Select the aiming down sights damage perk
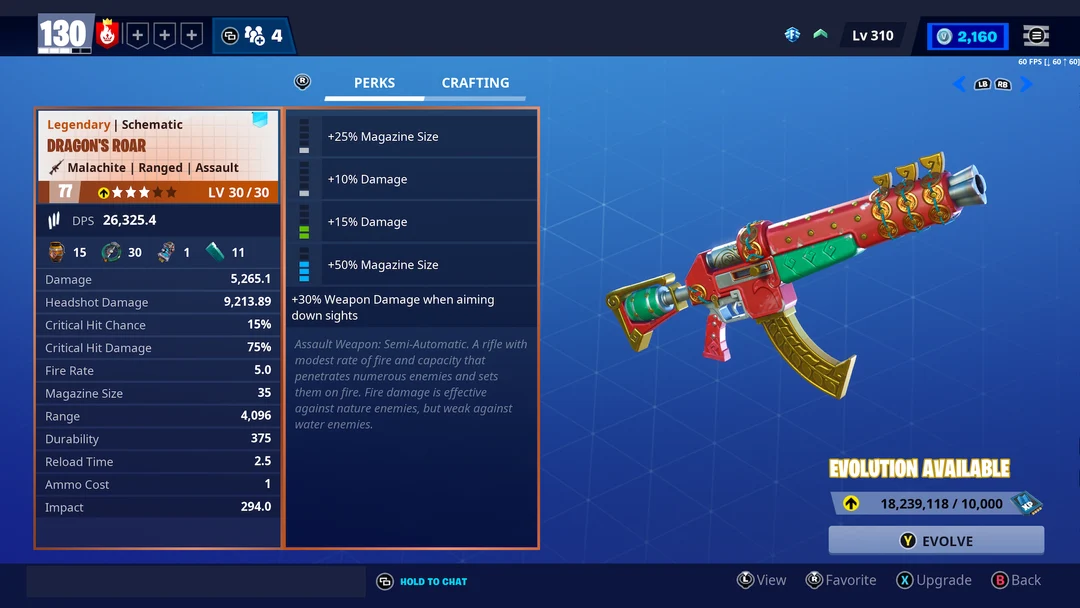Image resolution: width=1080 pixels, height=608 pixels. click(x=412, y=307)
